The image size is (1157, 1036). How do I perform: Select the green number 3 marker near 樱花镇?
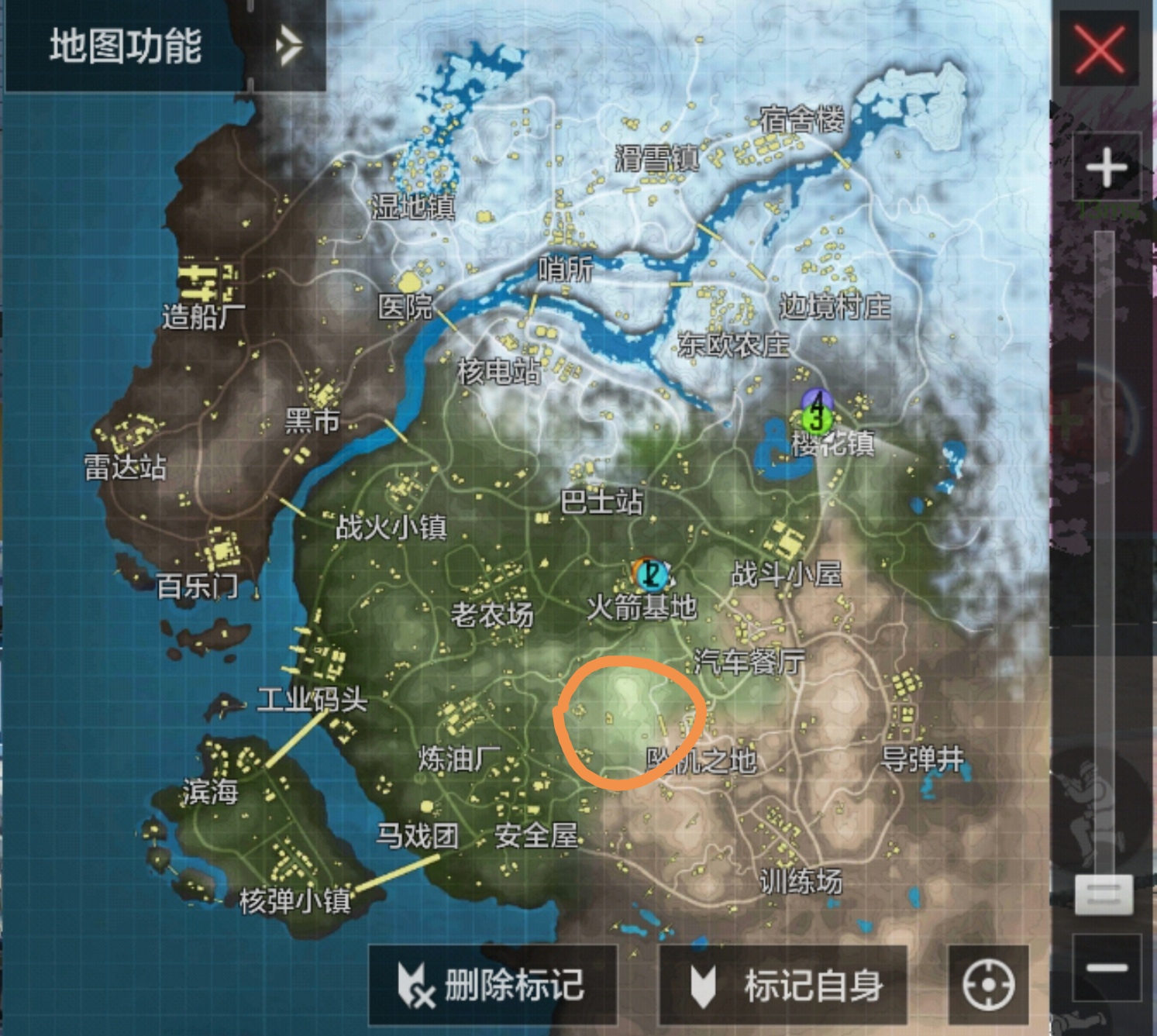(816, 419)
